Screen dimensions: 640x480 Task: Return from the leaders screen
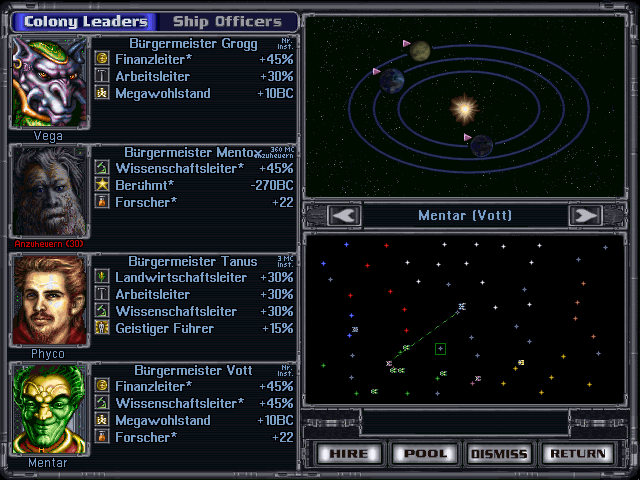coord(576,453)
